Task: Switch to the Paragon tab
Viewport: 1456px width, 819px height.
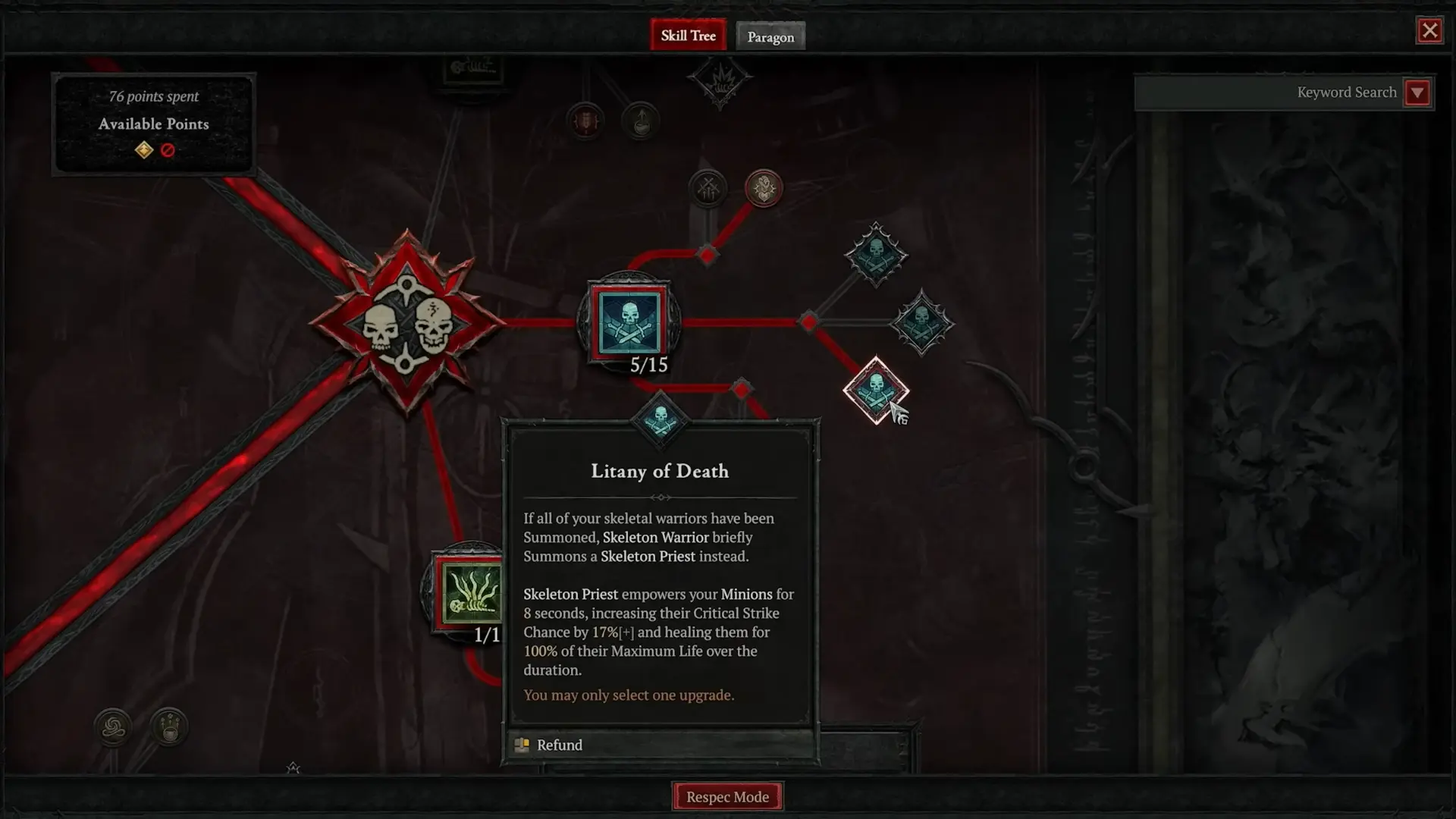Action: click(x=770, y=36)
